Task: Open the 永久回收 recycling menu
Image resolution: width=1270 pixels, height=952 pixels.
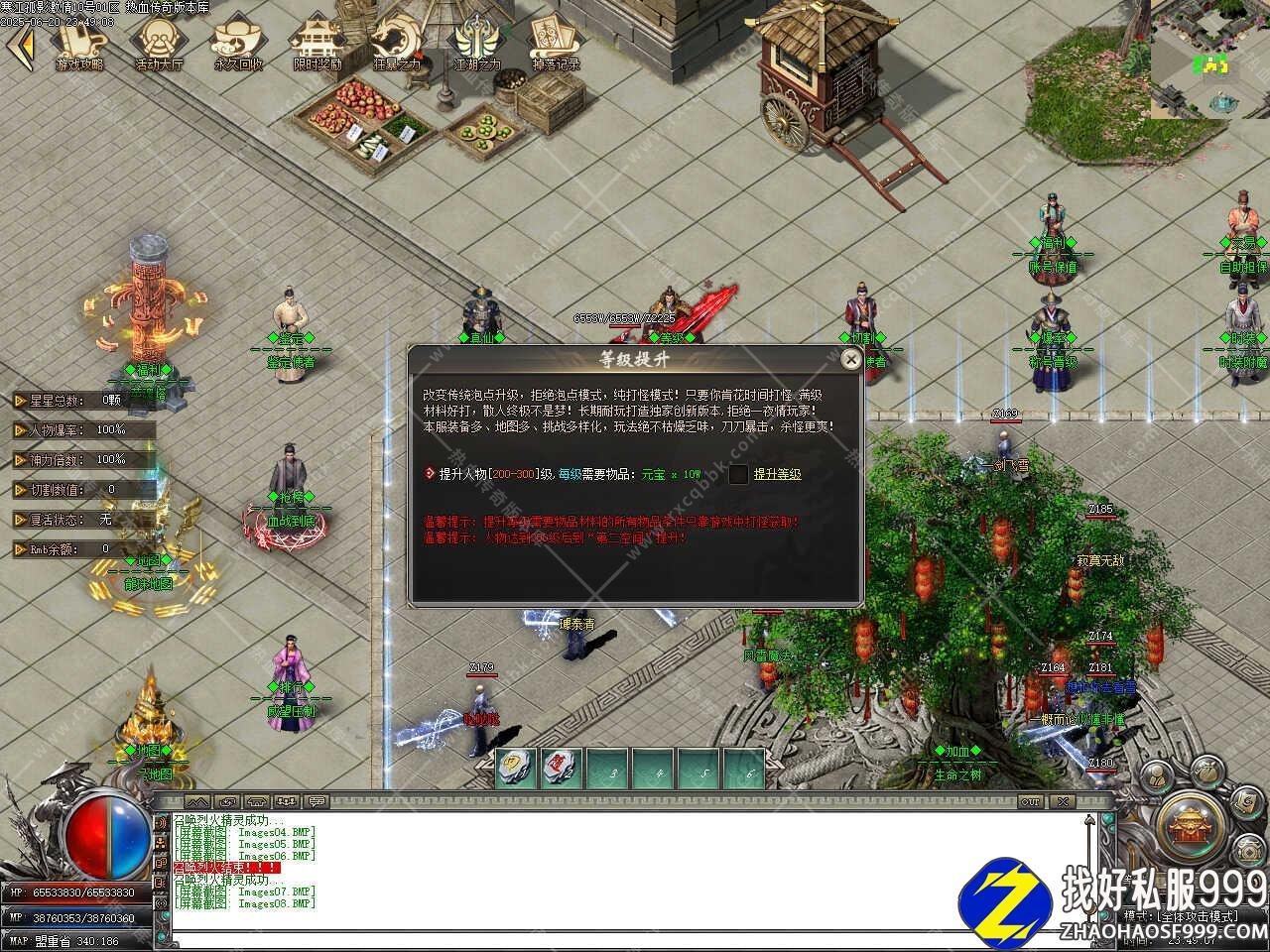Action: click(238, 44)
